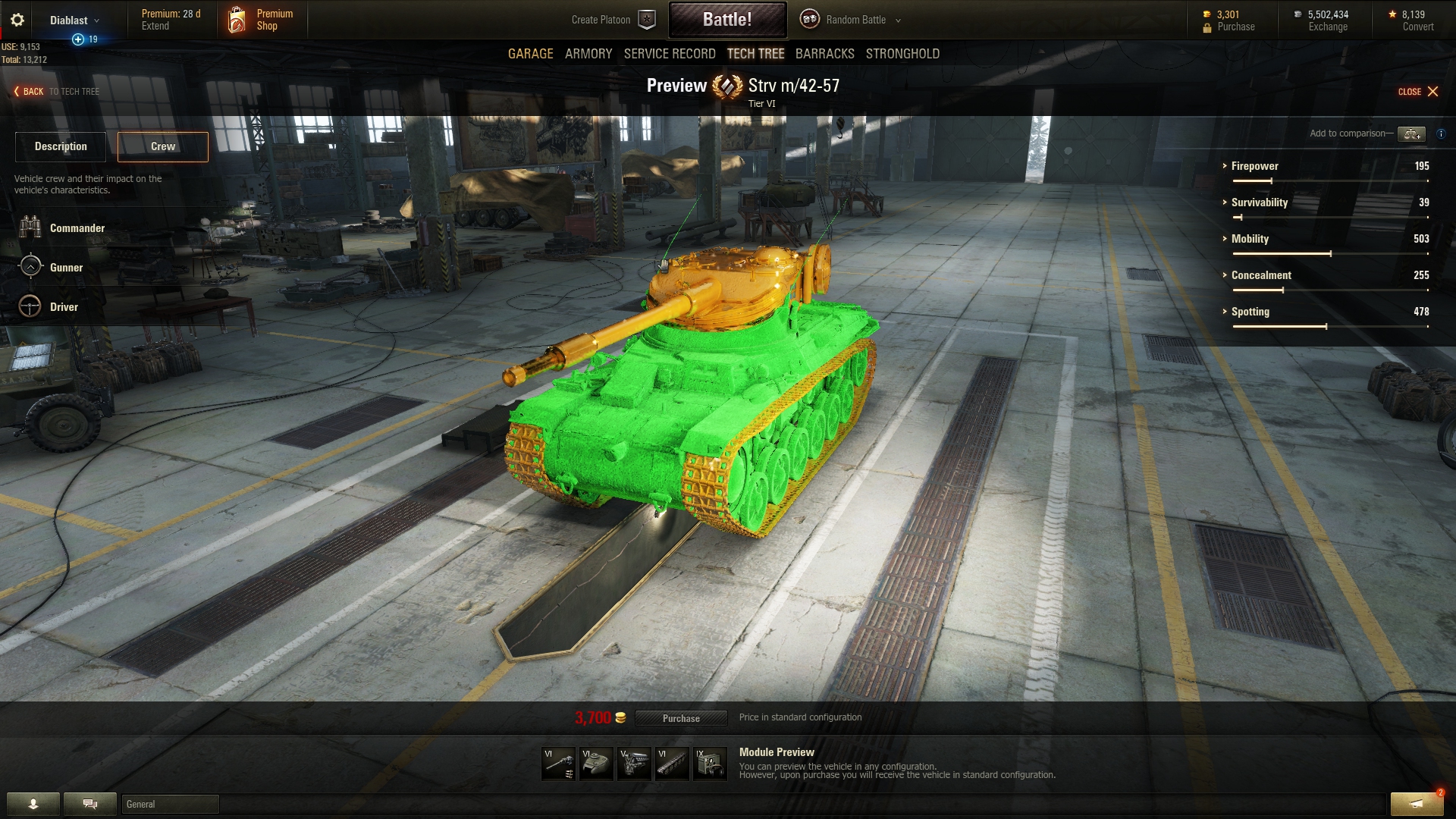Click the Add to comparison icon
Screen dimensions: 1456x819
(x=1412, y=134)
